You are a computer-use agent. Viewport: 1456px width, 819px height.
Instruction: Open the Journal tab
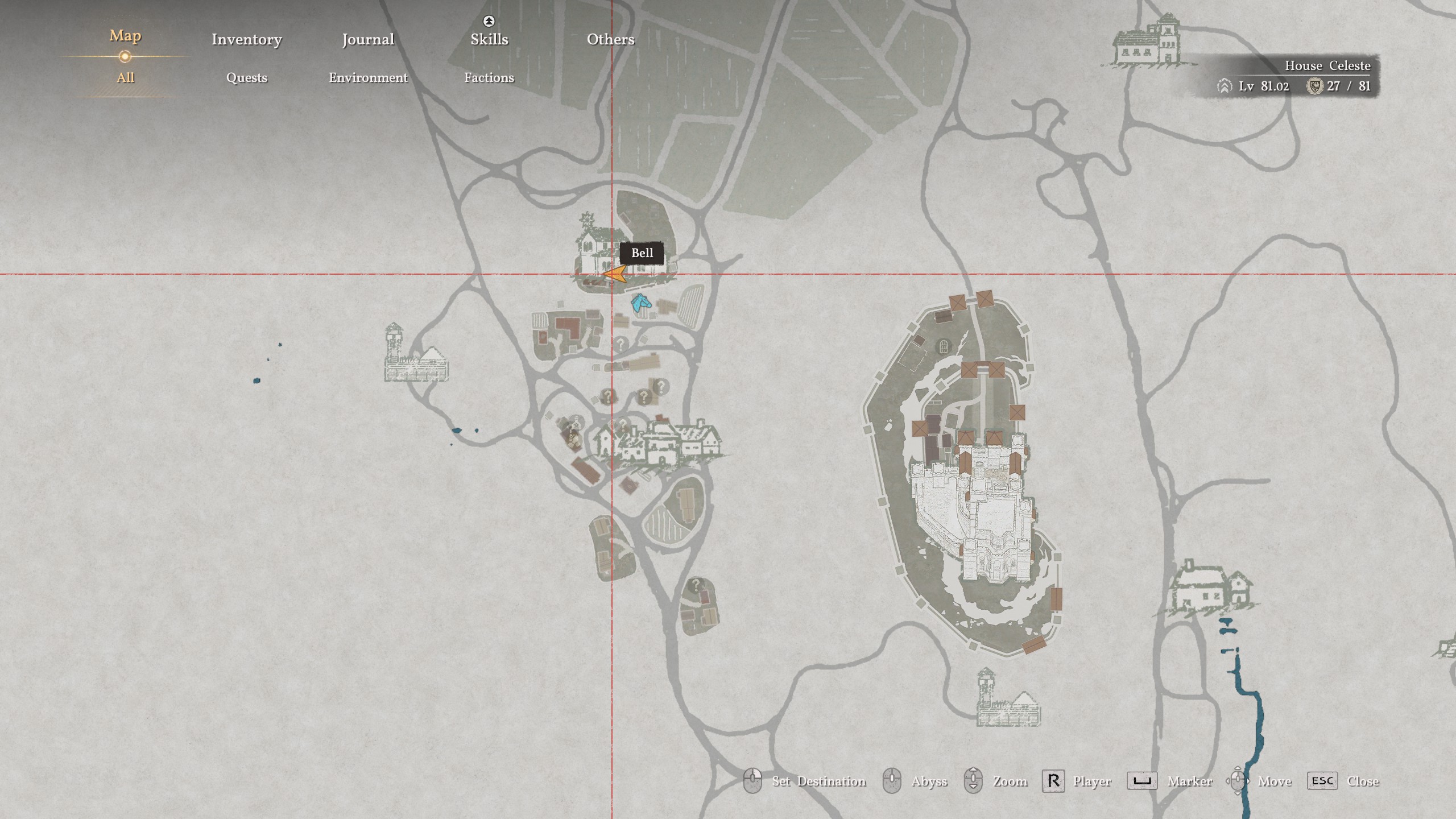pos(368,39)
